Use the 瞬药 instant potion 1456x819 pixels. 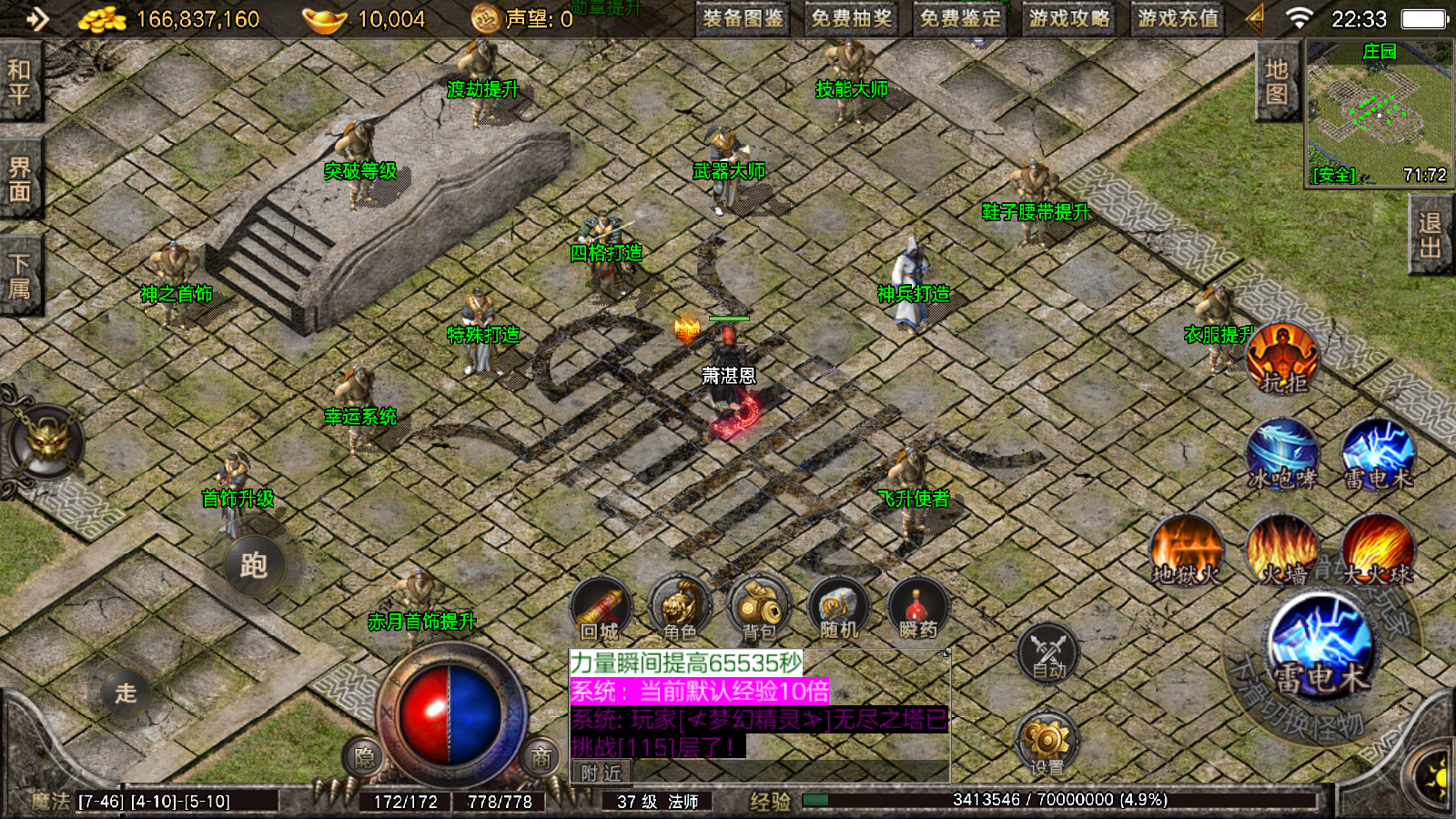pyautogui.click(x=917, y=608)
